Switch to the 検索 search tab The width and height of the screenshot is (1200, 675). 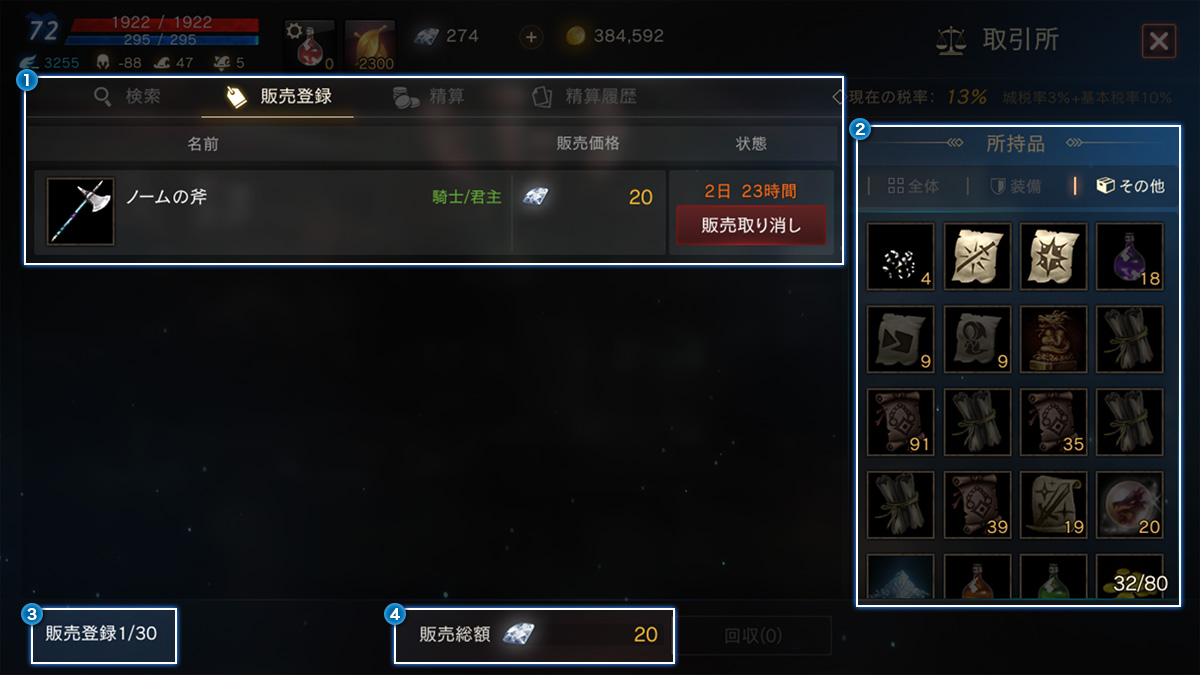click(127, 97)
